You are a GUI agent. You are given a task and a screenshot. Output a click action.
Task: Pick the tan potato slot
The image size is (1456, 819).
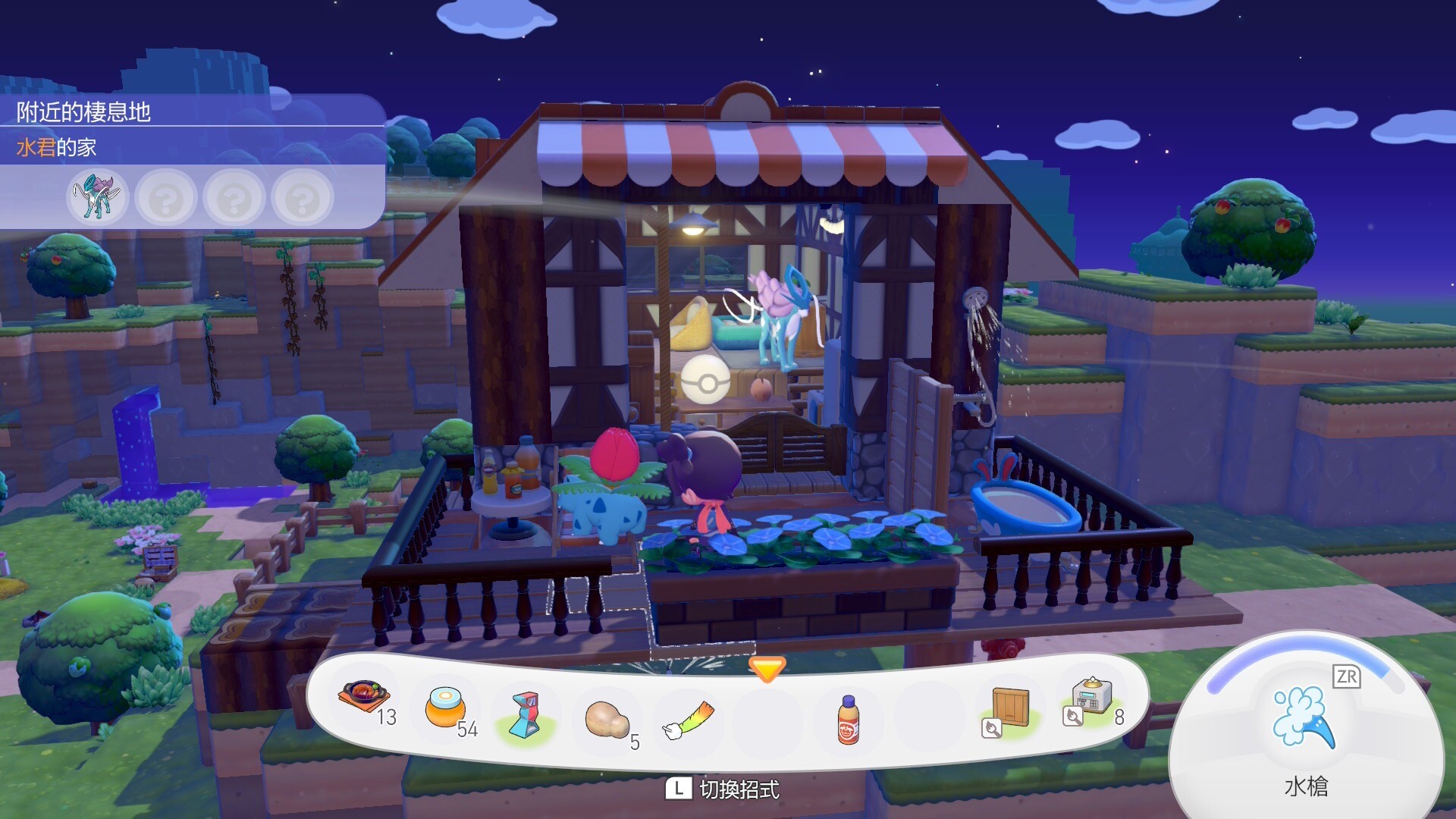click(x=607, y=719)
